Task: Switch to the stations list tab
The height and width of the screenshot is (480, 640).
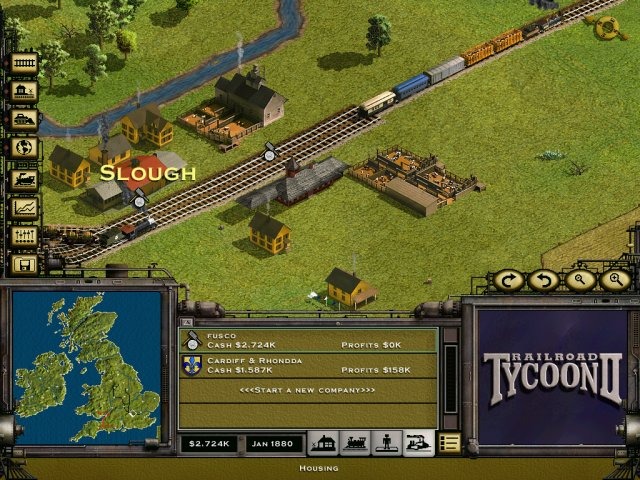Action: pyautogui.click(x=321, y=442)
